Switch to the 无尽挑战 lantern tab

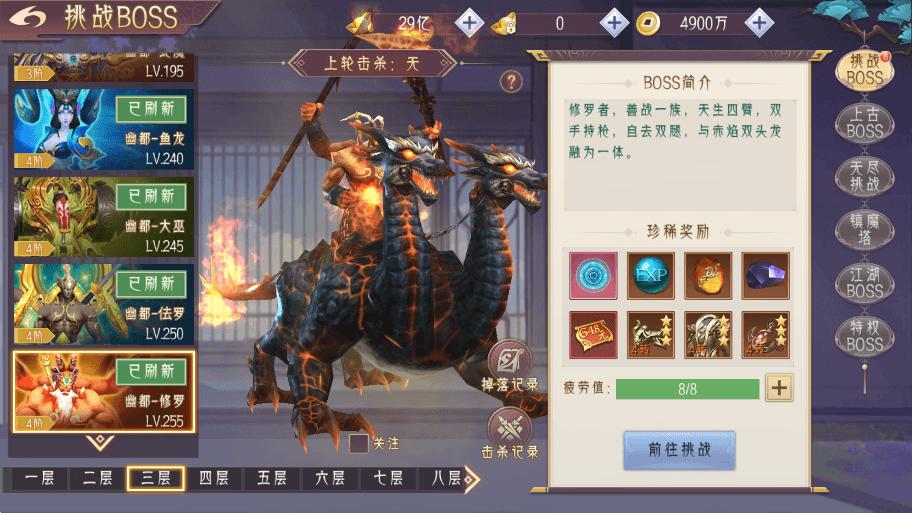864,177
